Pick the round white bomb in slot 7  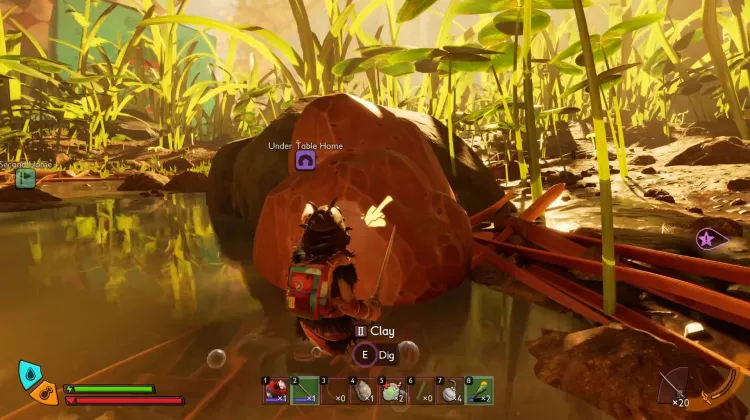451,390
